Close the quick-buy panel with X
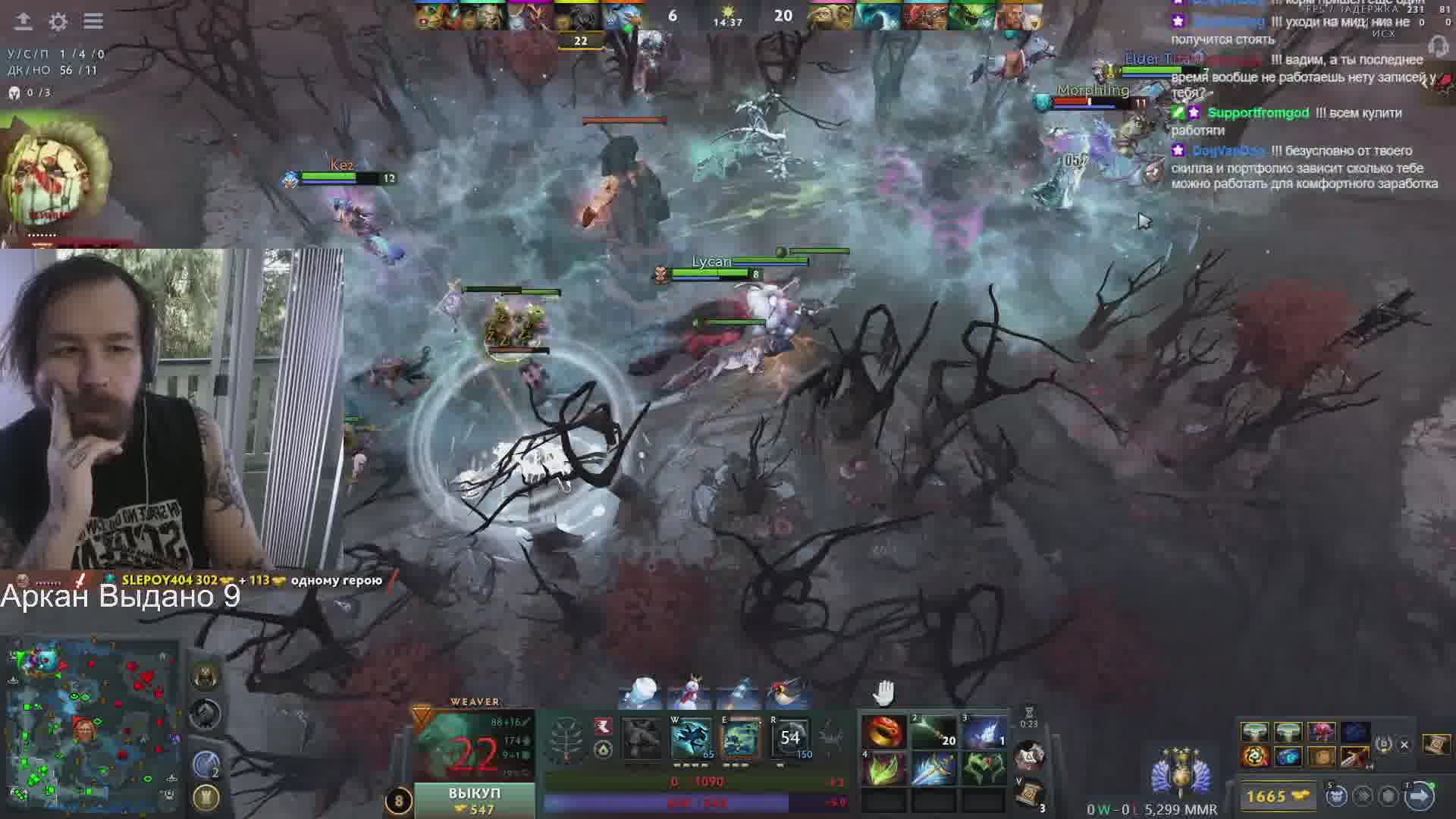 [1404, 745]
